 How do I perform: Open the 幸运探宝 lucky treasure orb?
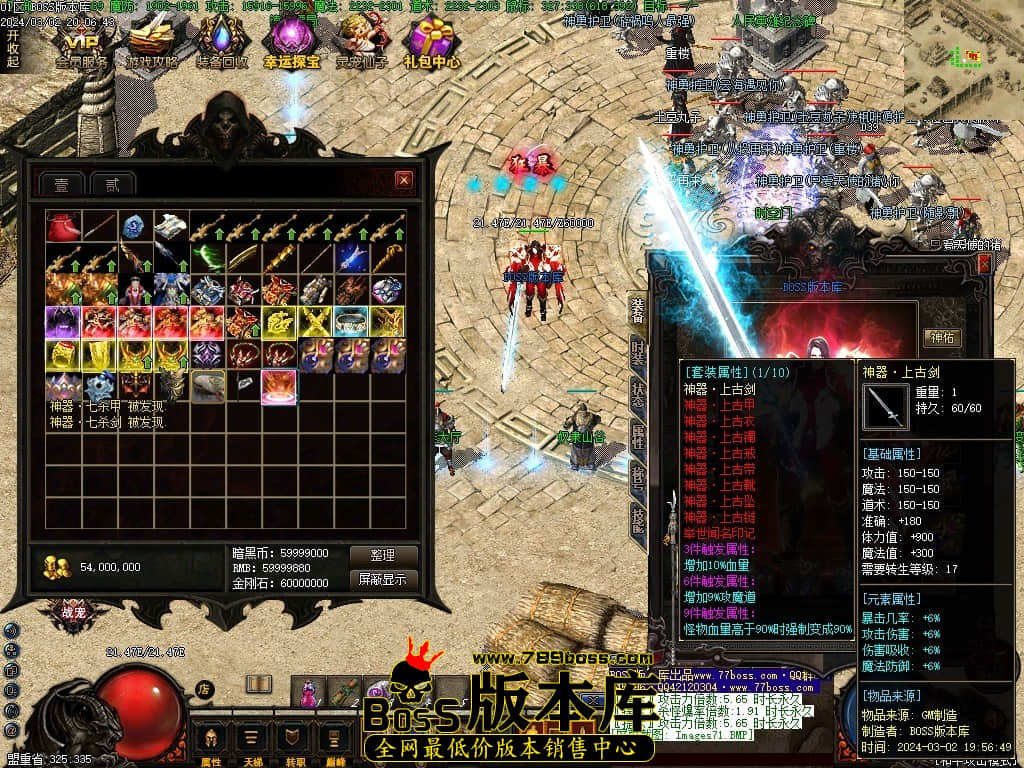click(x=291, y=43)
